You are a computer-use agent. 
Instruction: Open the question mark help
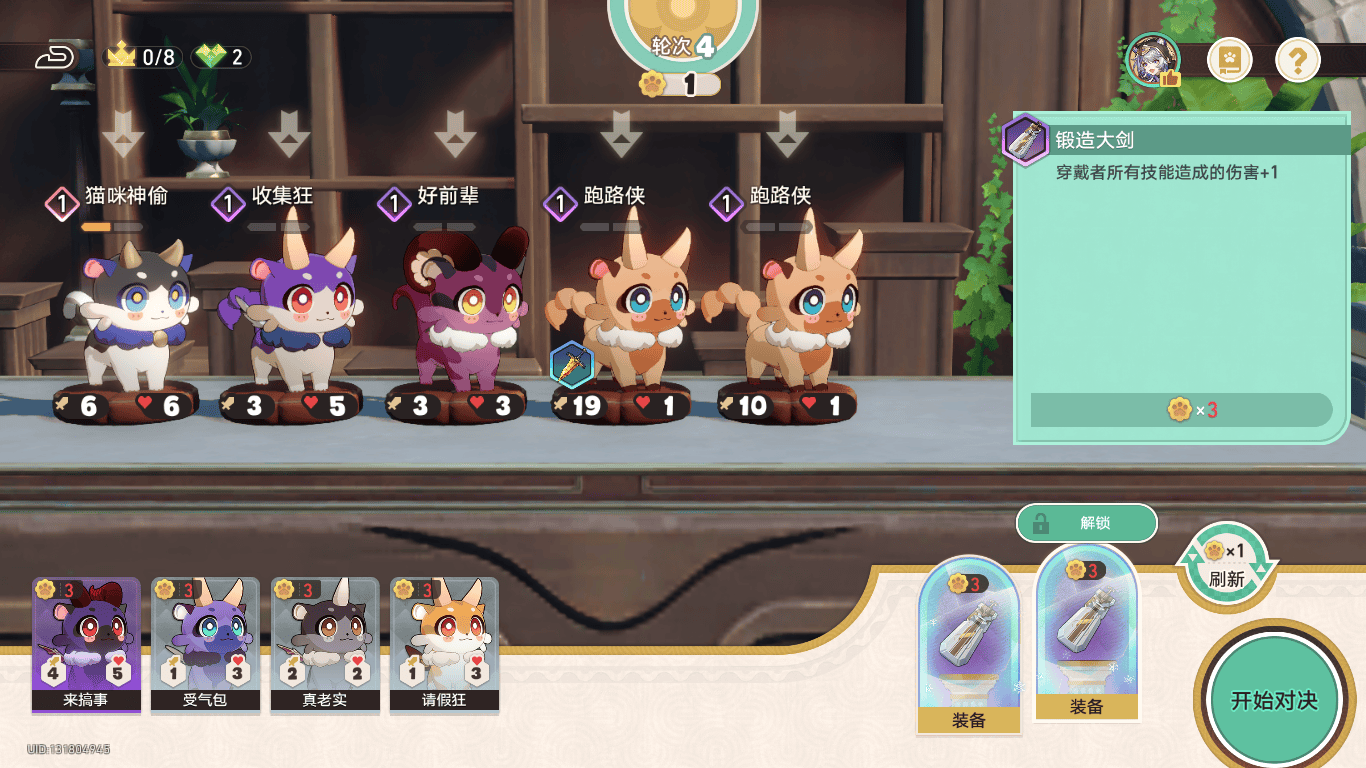point(1297,61)
